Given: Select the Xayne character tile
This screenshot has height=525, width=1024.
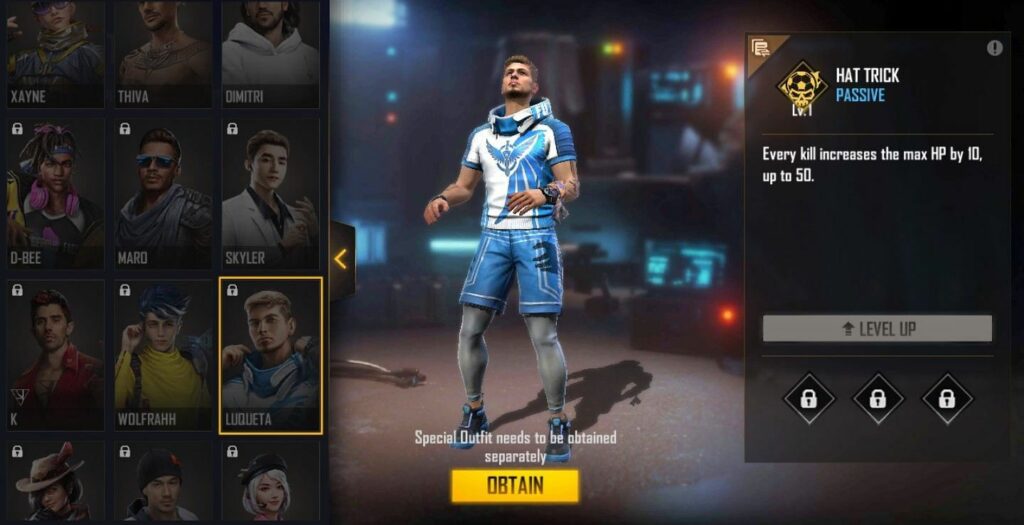Looking at the screenshot, I should pos(55,50).
